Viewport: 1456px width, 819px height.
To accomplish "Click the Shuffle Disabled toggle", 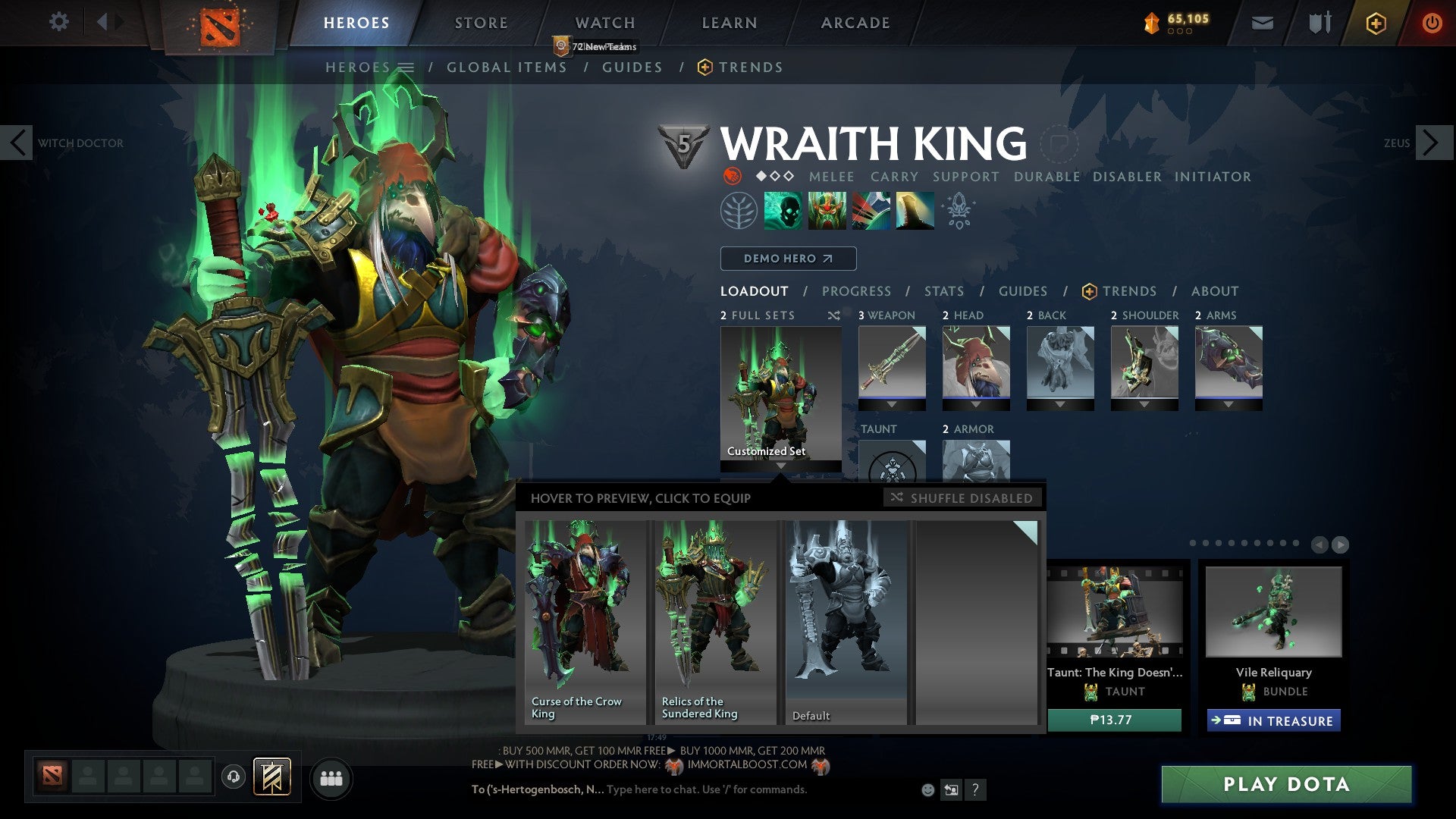I will tap(963, 498).
